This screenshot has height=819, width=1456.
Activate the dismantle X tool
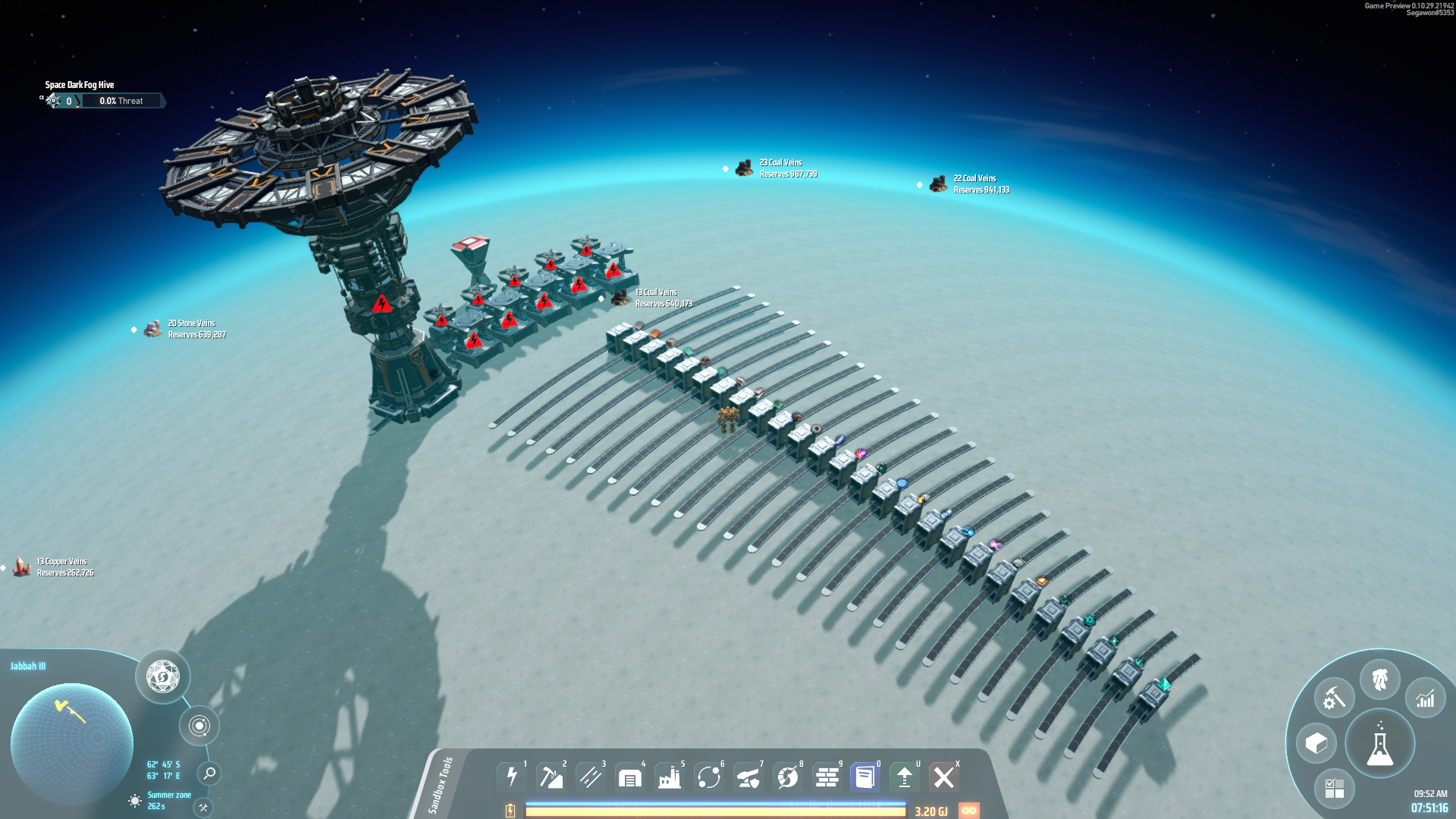(944, 777)
